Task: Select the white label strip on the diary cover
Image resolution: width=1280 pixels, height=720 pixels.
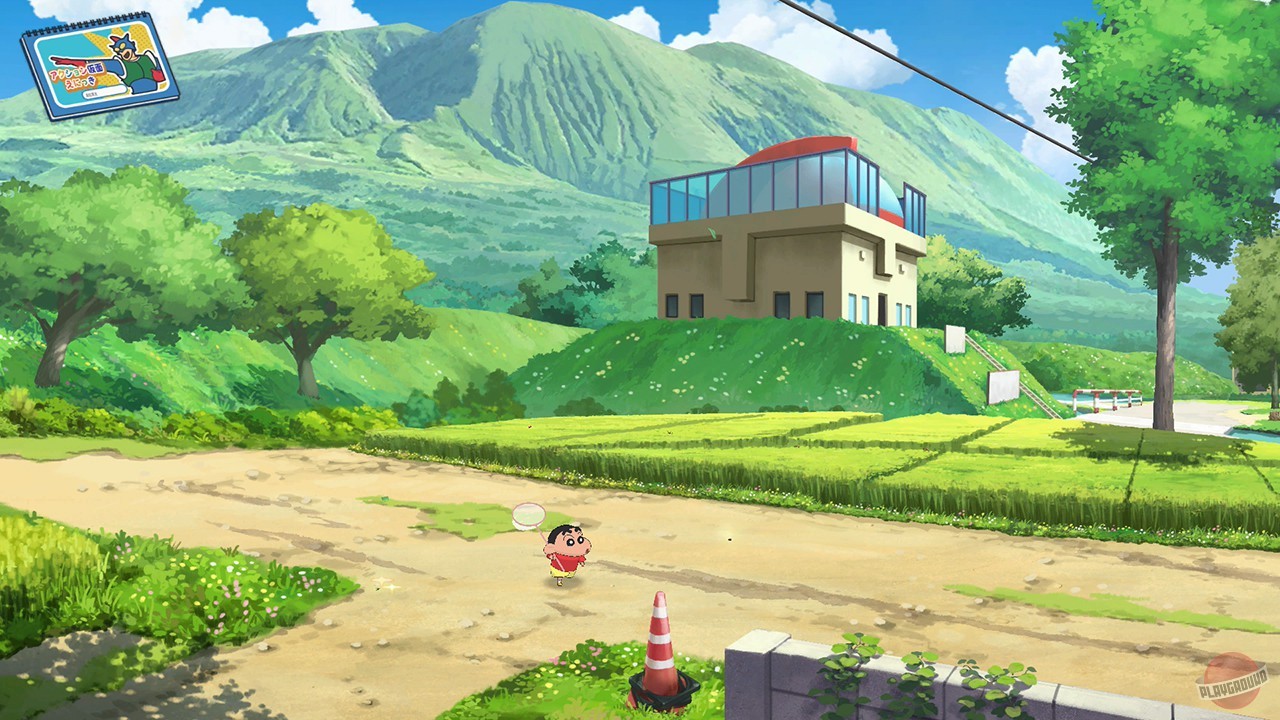Action: click(x=105, y=92)
